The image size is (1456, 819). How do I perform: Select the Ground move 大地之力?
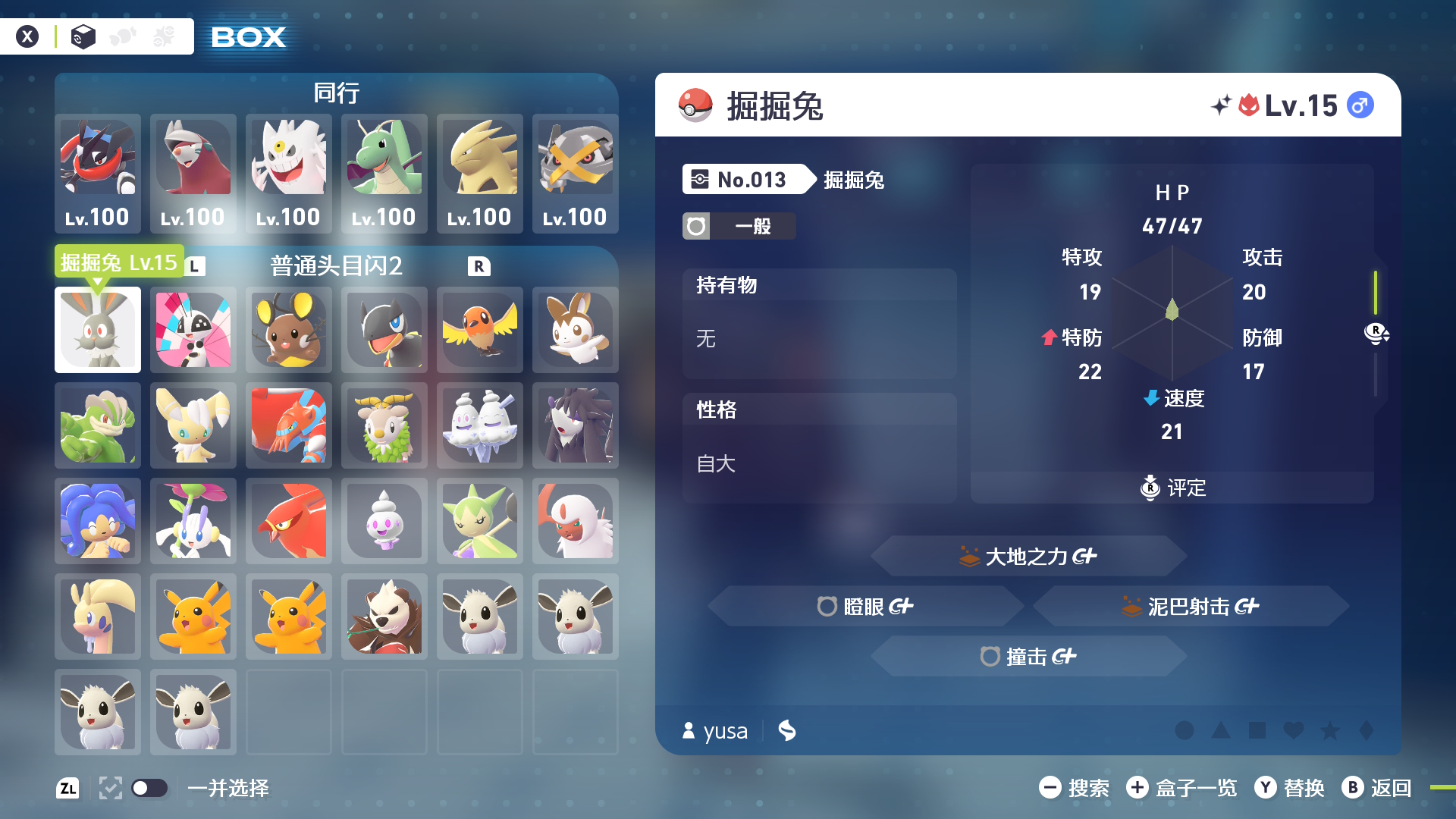click(x=1028, y=556)
